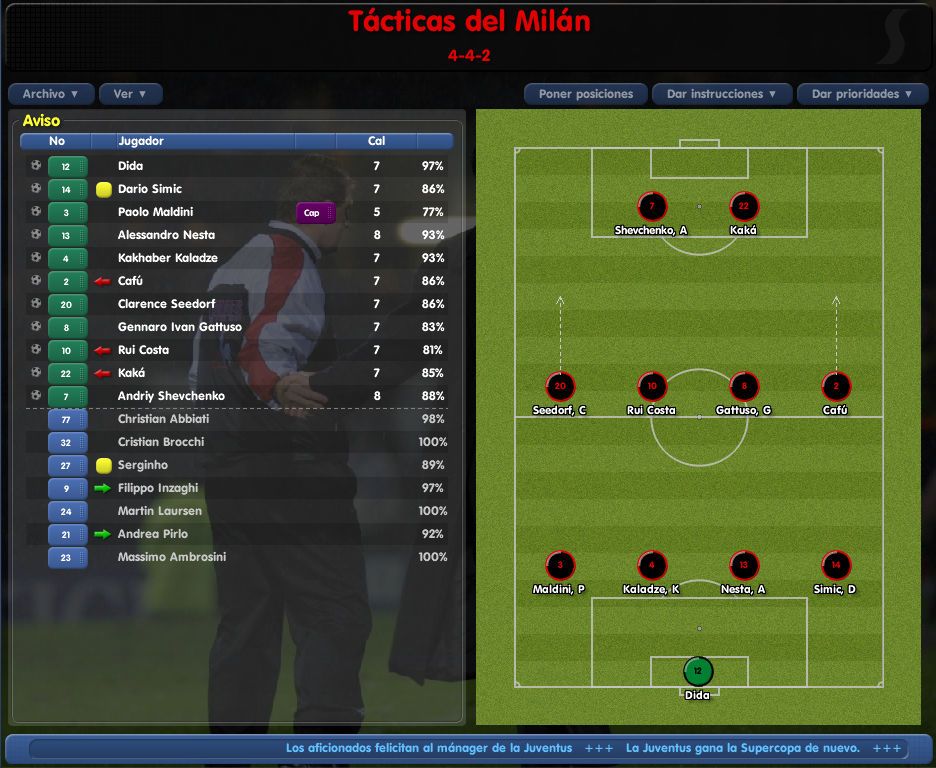Select Paolo Maldini's row in the squad
Image resolution: width=936 pixels, height=768 pixels.
155,212
